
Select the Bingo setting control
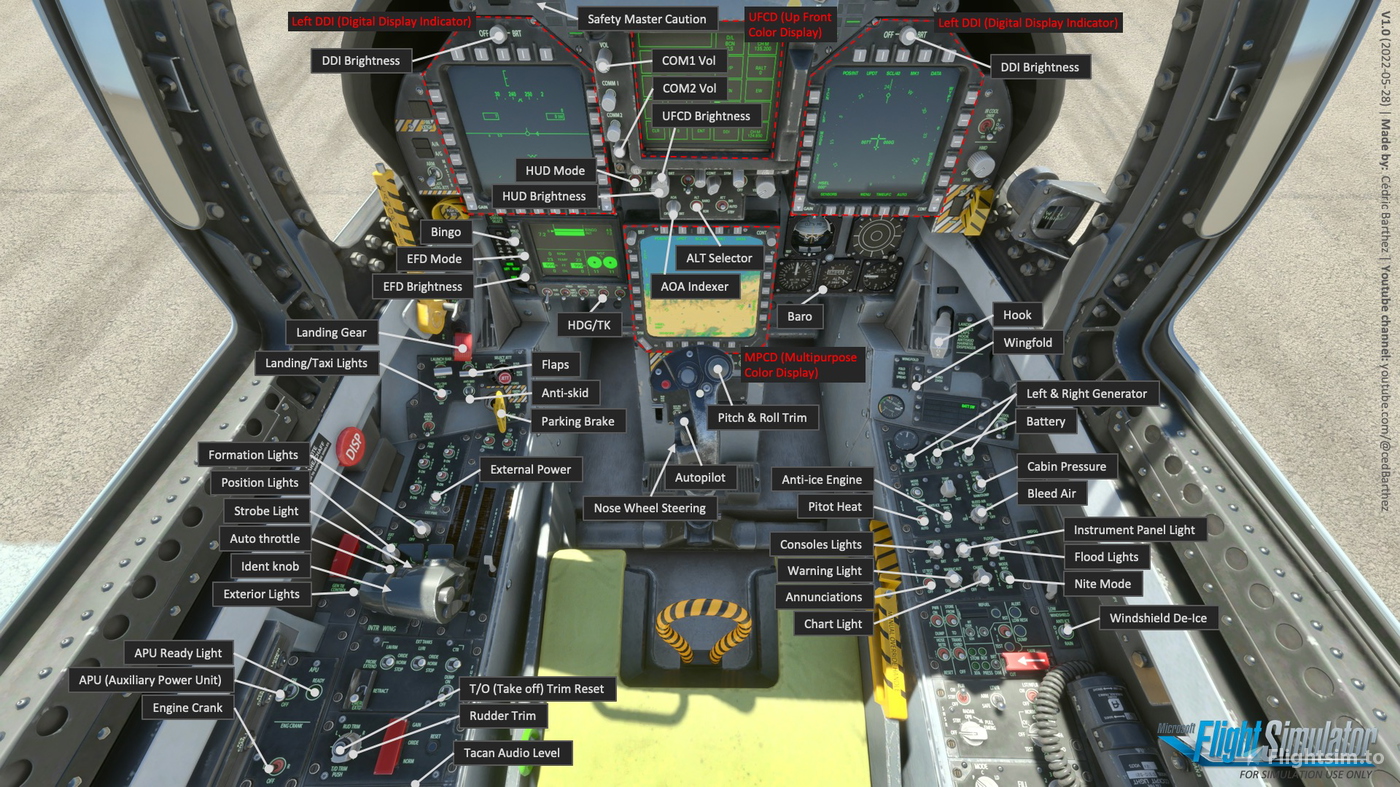tap(515, 240)
